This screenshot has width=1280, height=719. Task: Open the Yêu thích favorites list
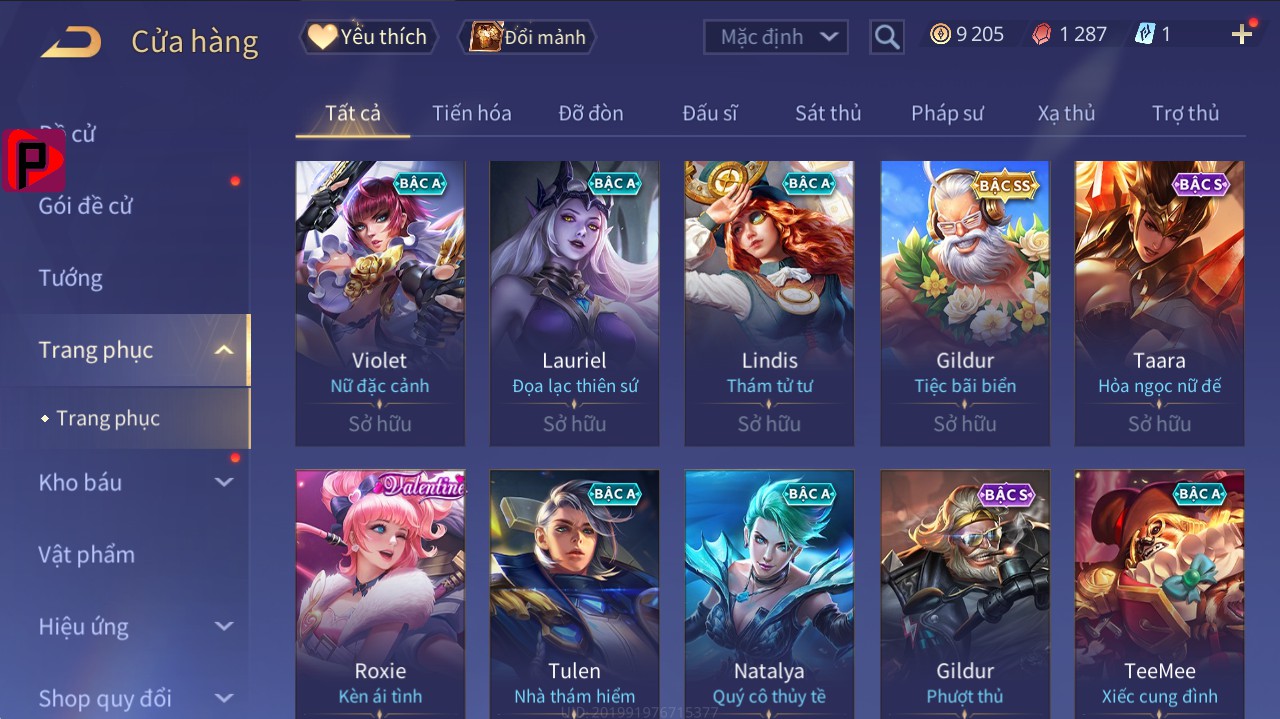368,37
